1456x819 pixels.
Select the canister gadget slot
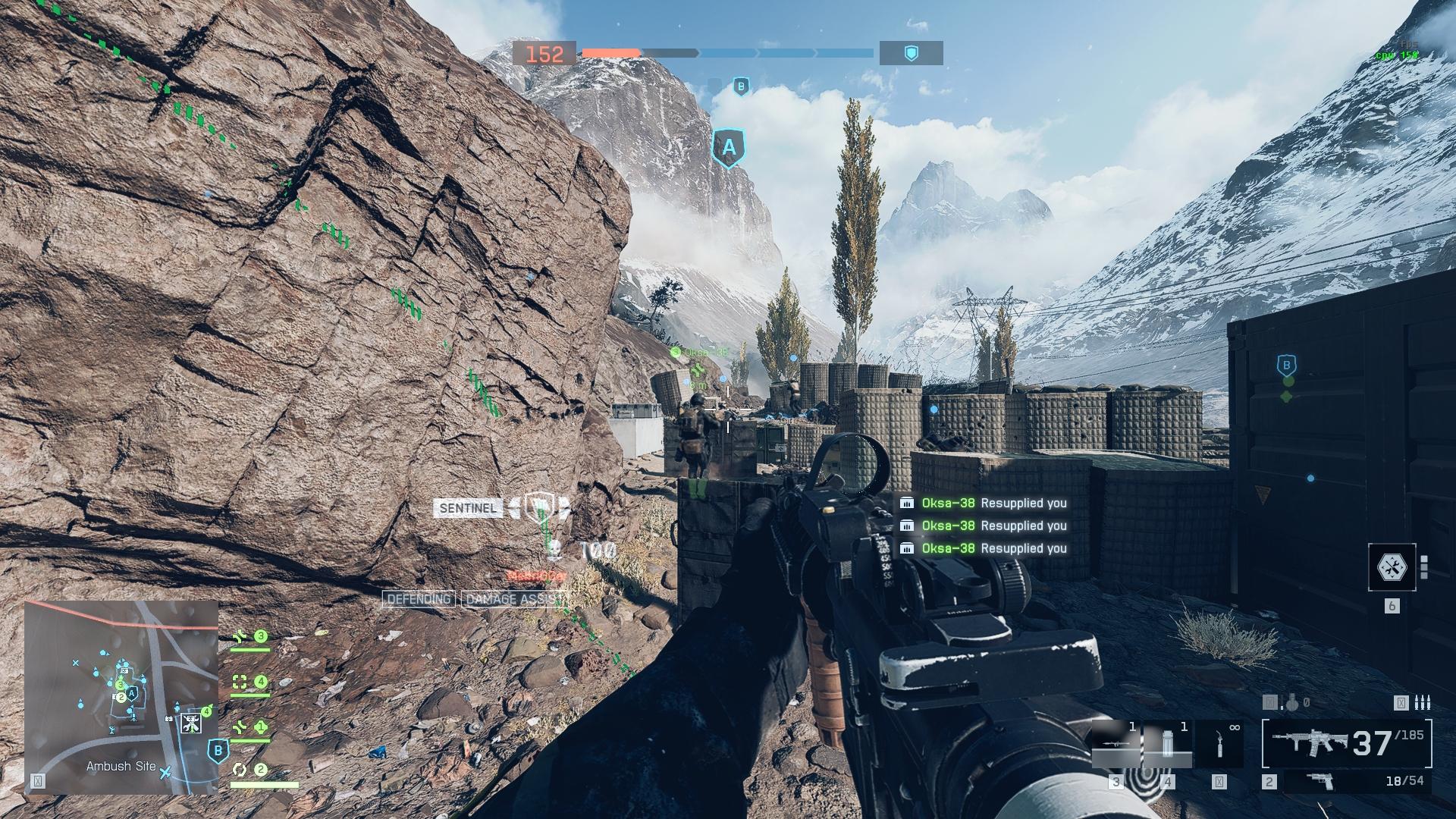1168,743
